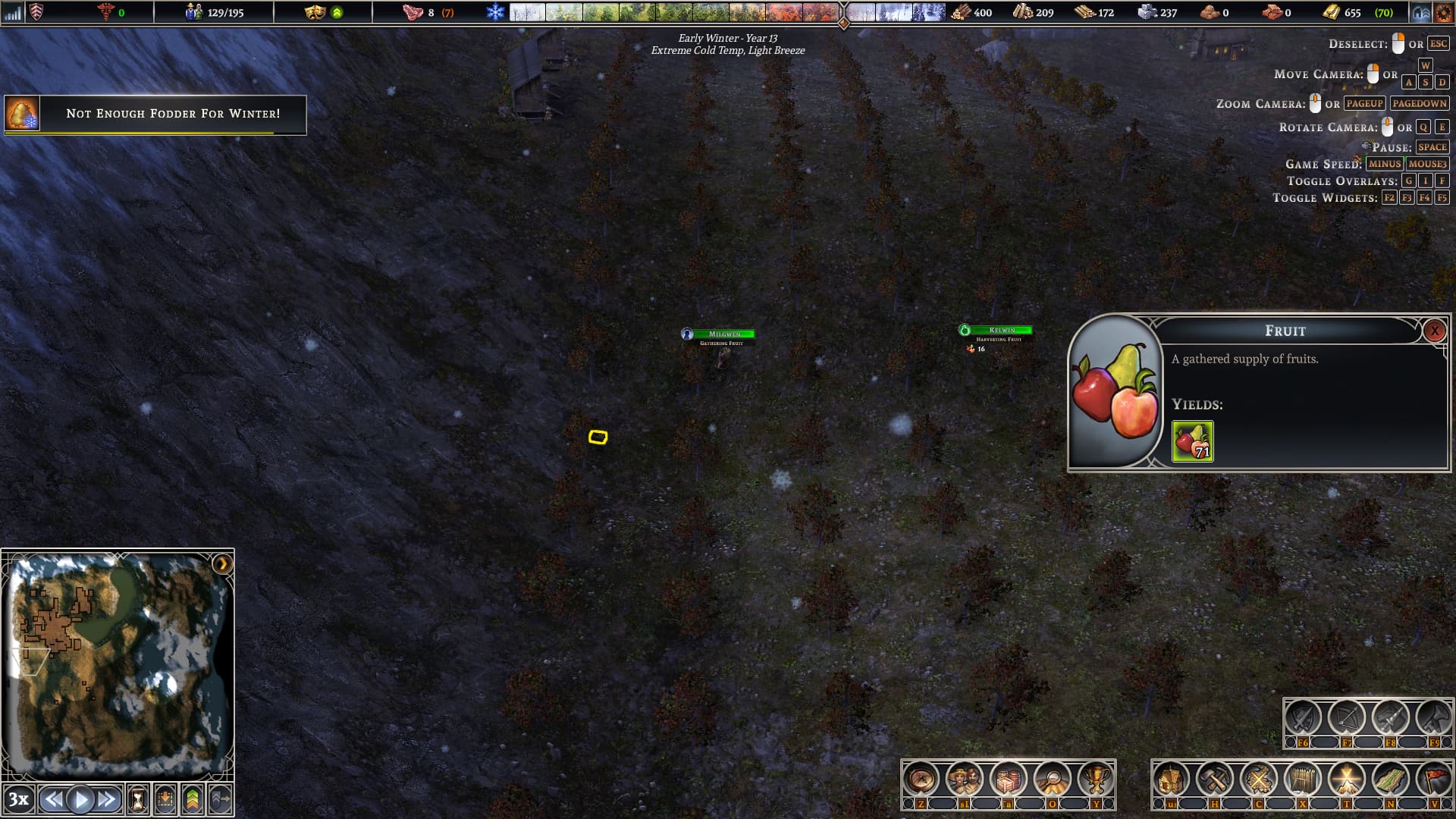Screen dimensions: 1456x819
Task: Select the wooden palisade wall tool
Action: coord(1303,779)
